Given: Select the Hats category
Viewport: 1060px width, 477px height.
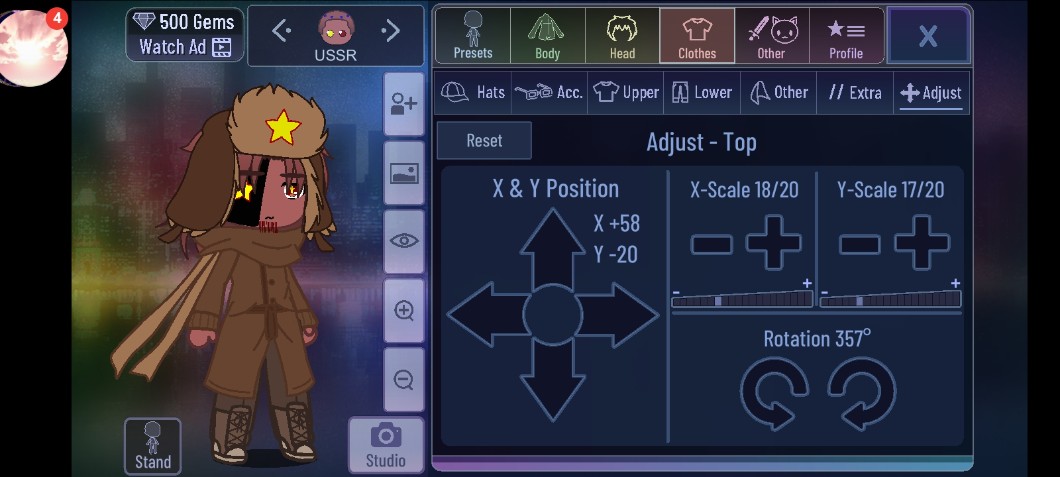Looking at the screenshot, I should coord(473,92).
